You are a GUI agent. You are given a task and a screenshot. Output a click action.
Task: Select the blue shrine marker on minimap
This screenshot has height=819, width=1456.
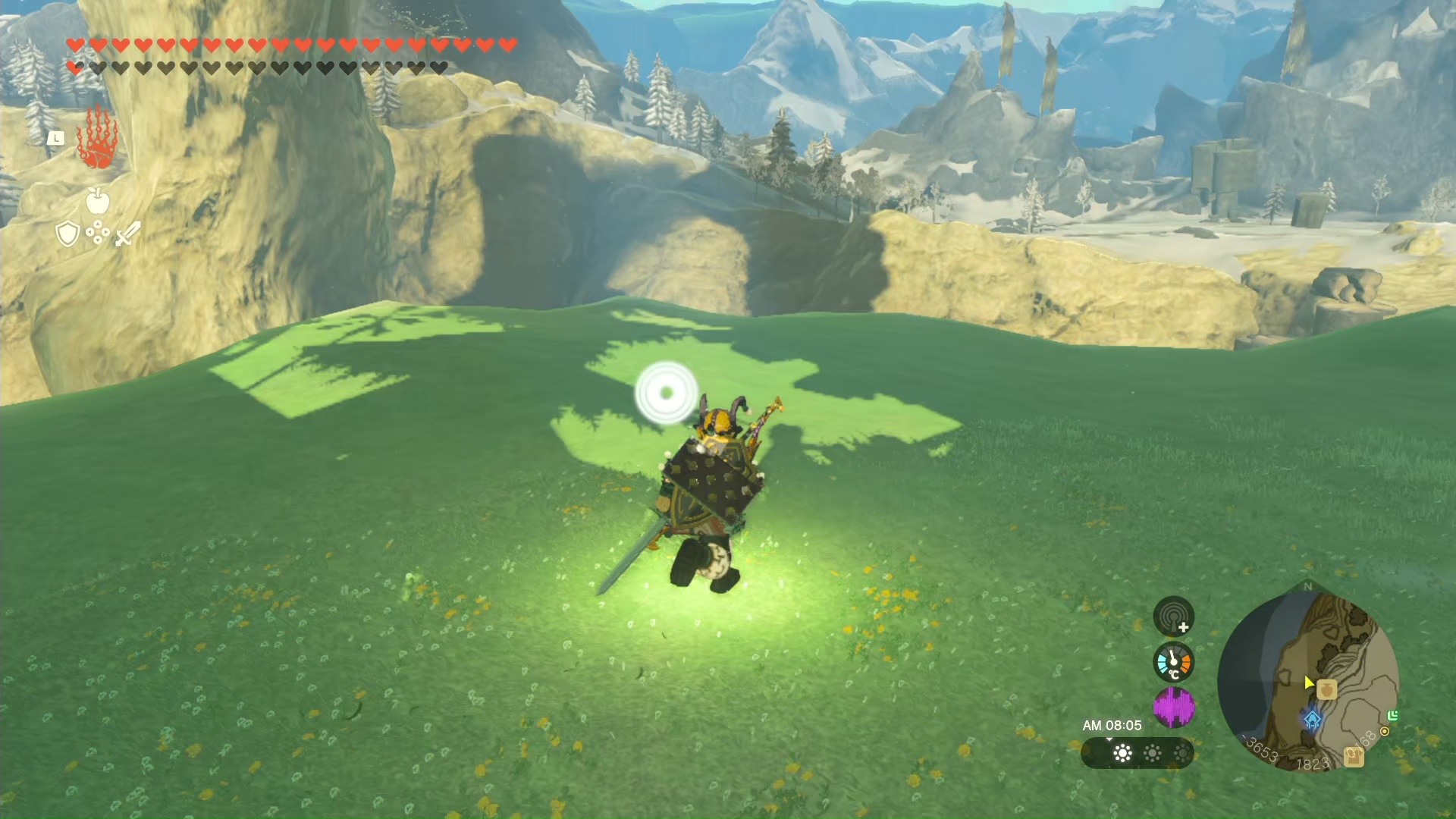(x=1312, y=719)
